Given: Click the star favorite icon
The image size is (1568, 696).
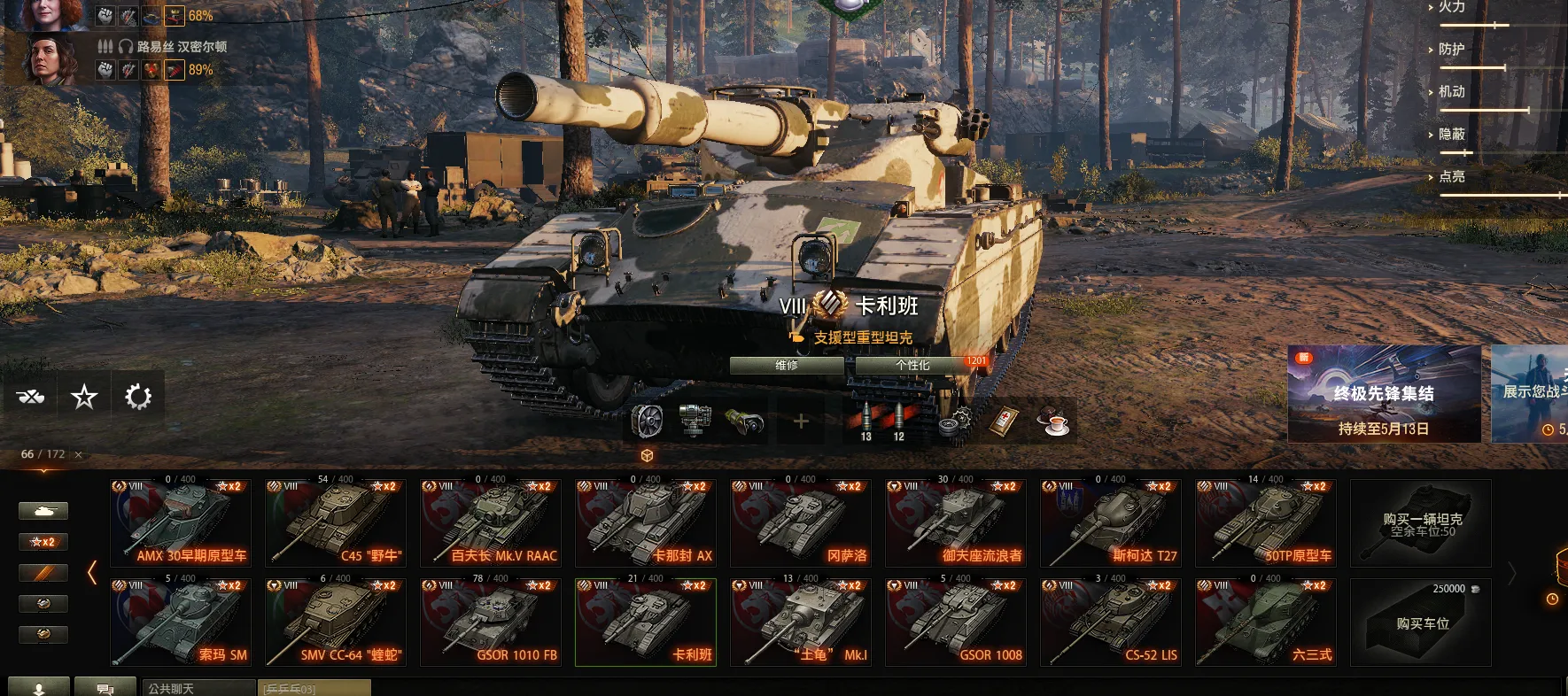Looking at the screenshot, I should pyautogui.click(x=84, y=397).
